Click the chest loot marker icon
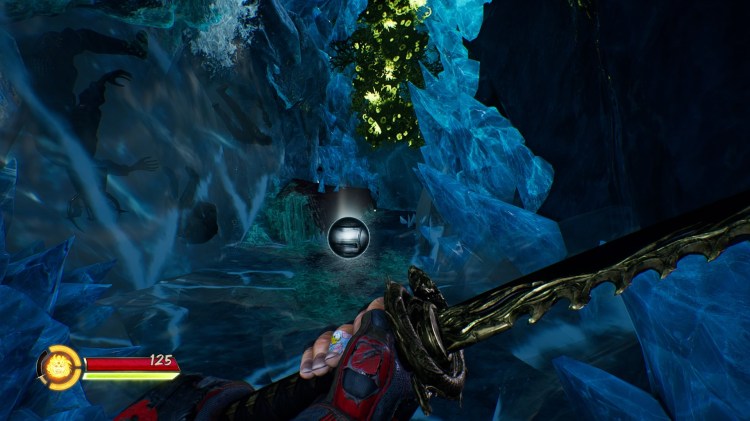 (x=348, y=235)
